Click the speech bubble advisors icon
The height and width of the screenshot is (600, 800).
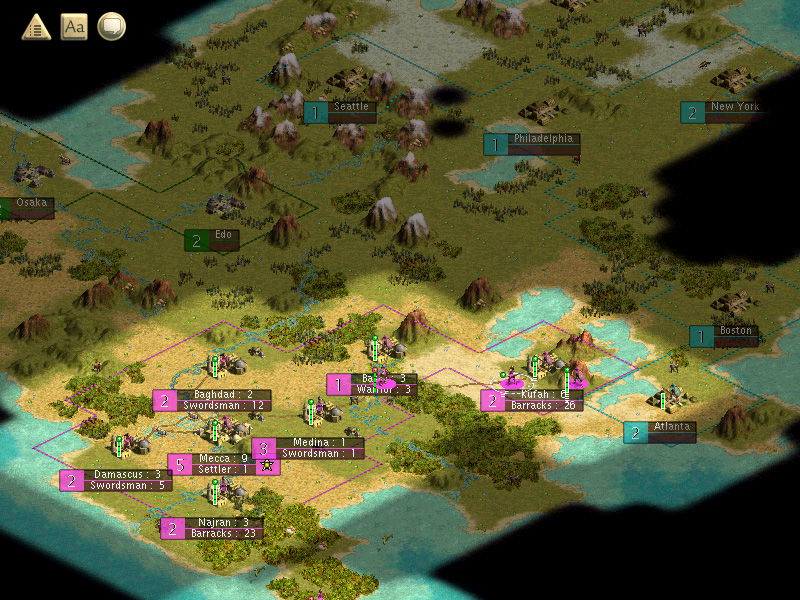click(x=111, y=26)
